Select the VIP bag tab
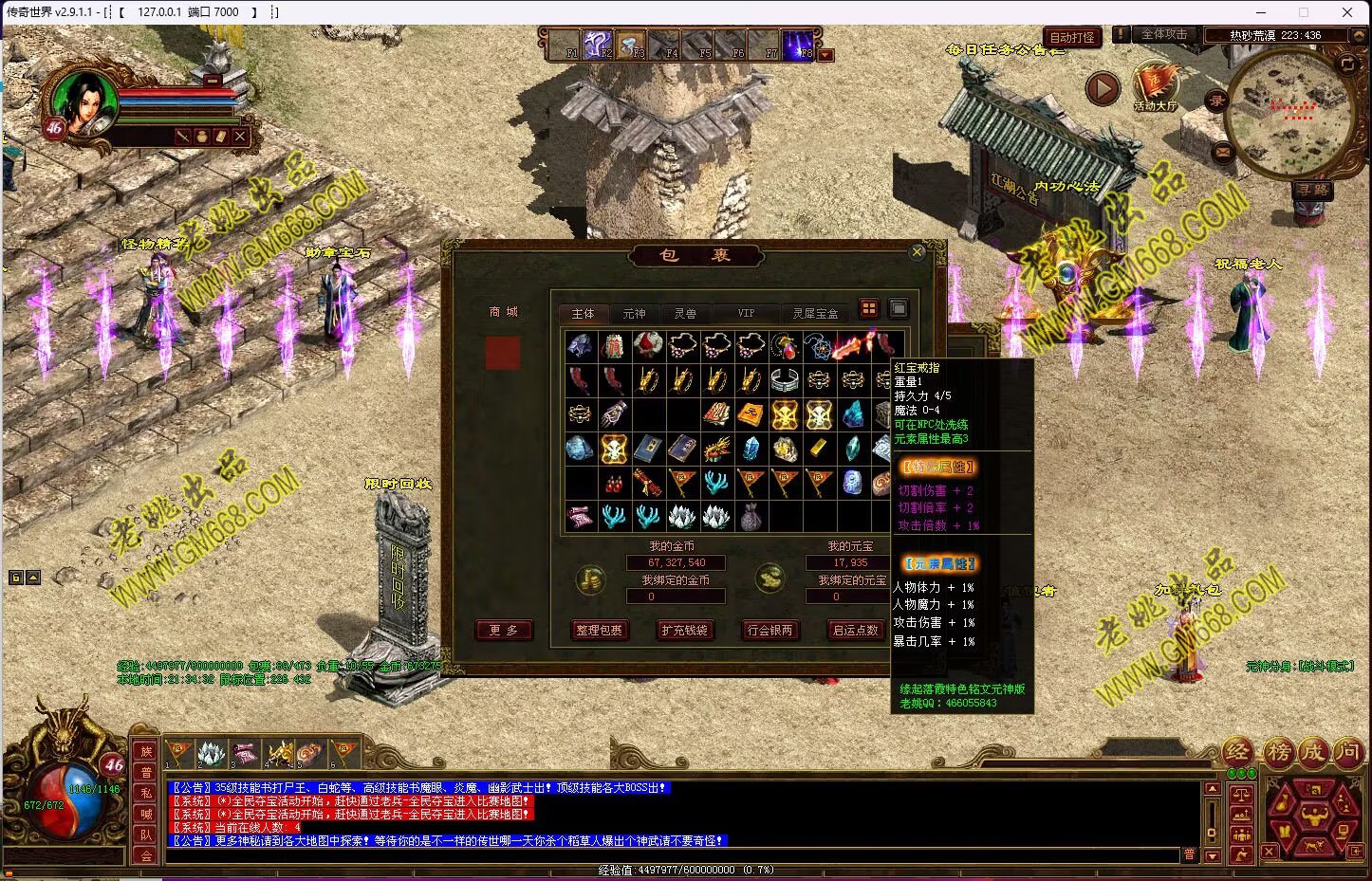1372x881 pixels. 746,313
